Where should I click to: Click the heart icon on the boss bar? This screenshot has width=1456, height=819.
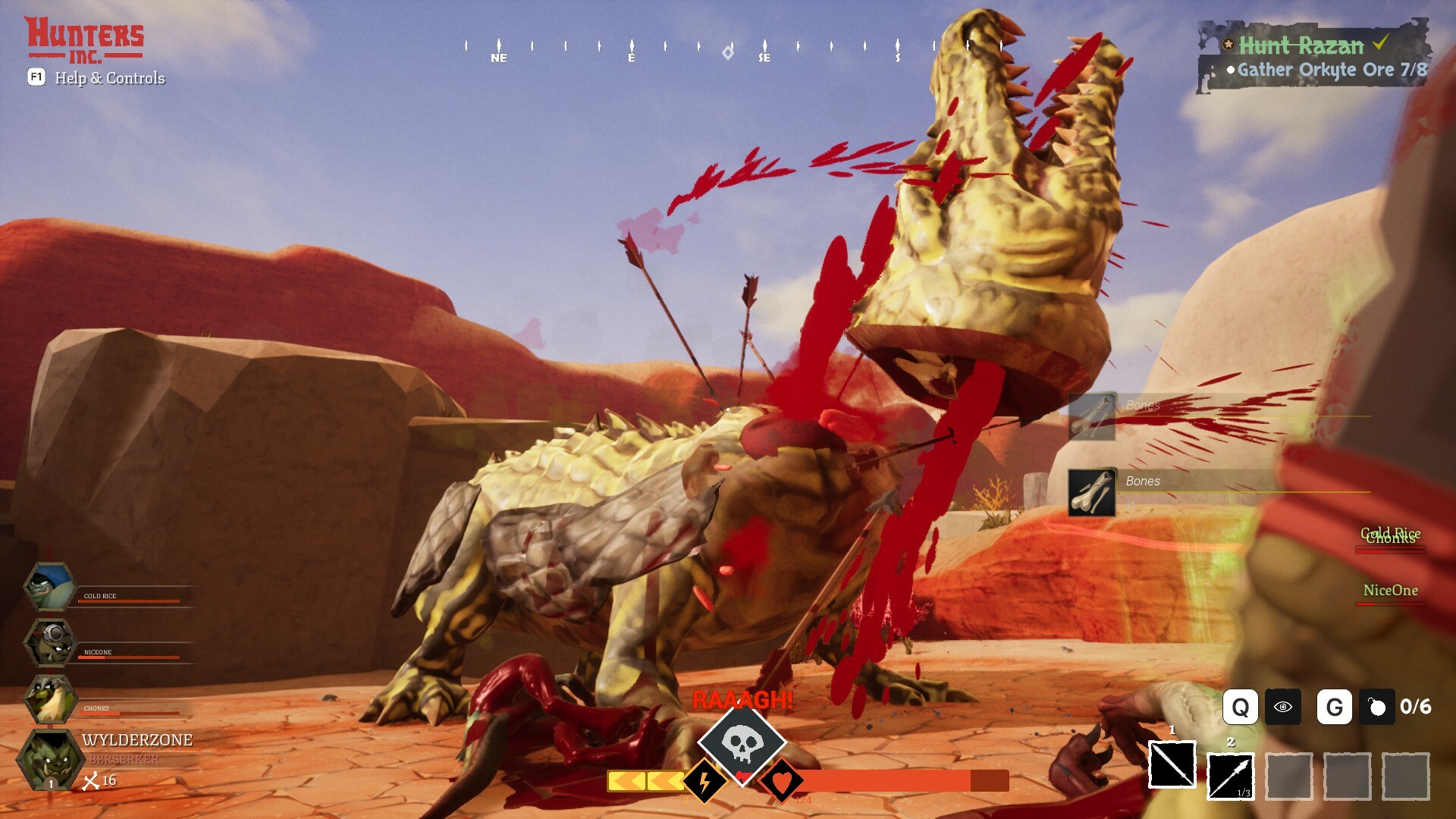click(784, 781)
